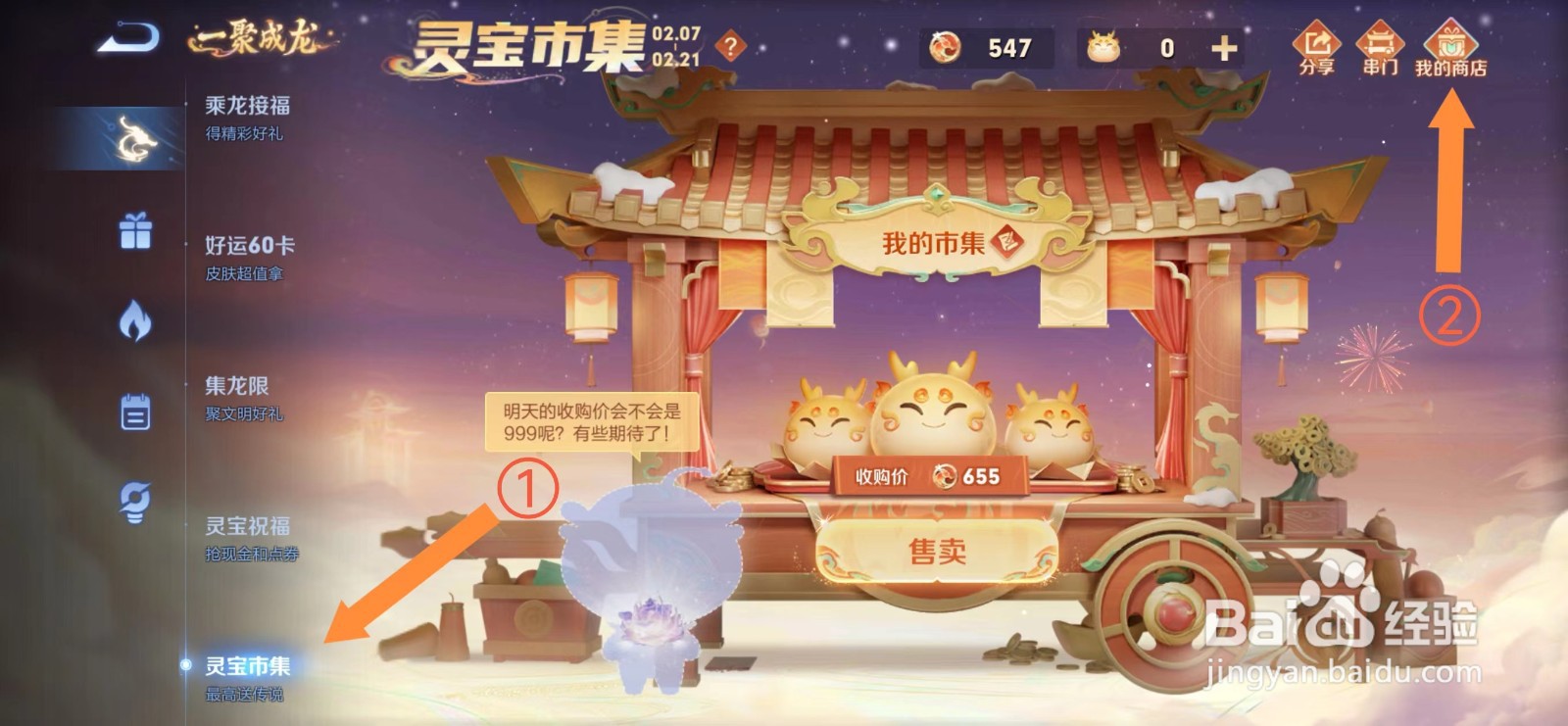1568x726 pixels.
Task: Open the 分享 share icon
Action: tap(1318, 44)
